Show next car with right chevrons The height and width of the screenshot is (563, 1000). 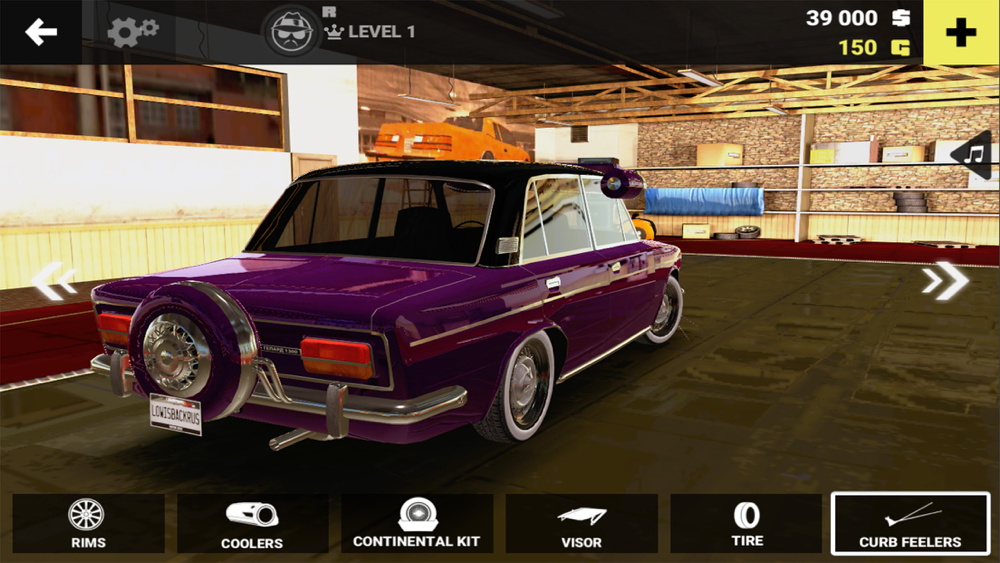tap(945, 281)
